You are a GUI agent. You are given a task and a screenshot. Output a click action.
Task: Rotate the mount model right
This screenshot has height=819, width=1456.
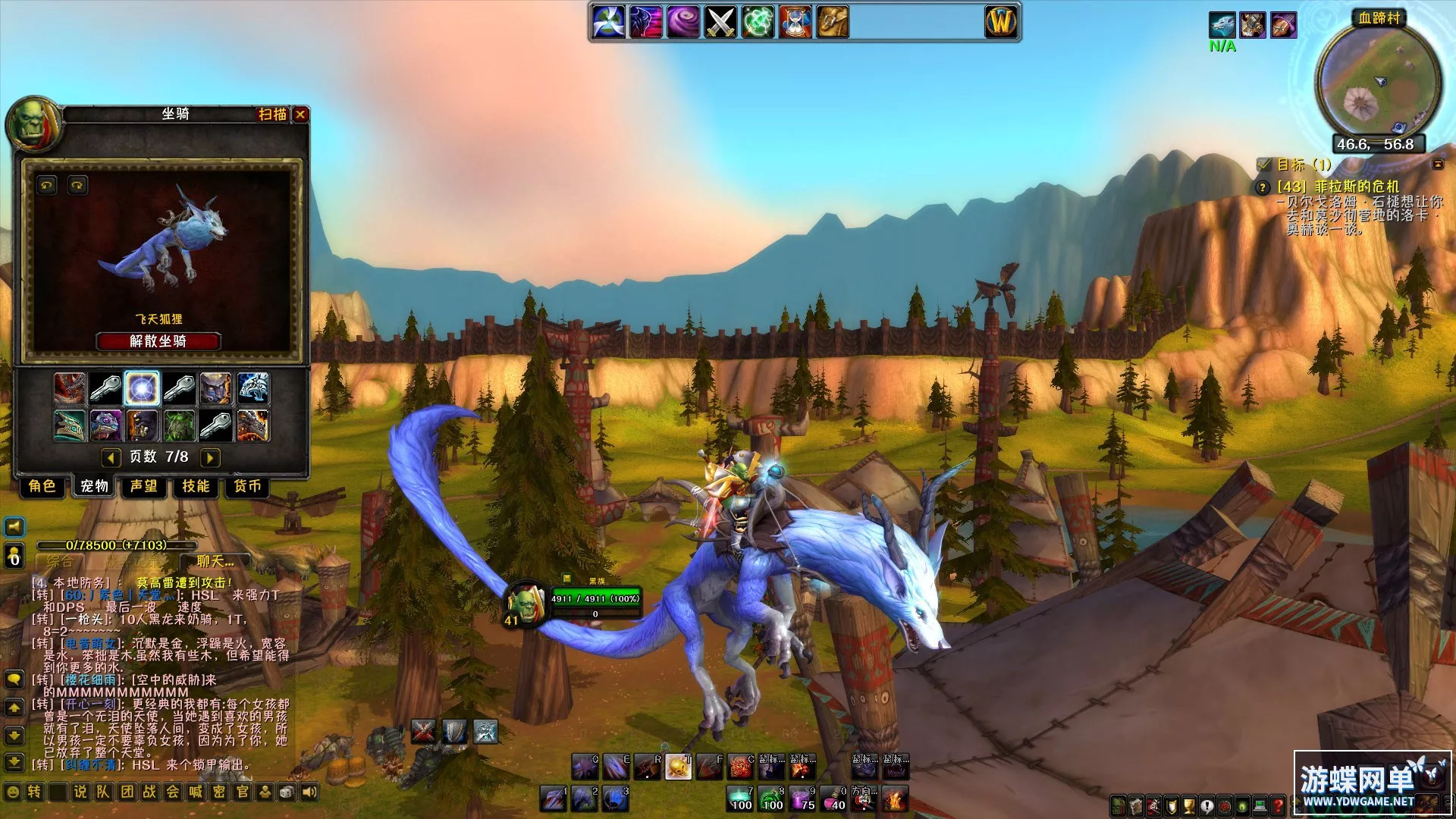tap(77, 185)
